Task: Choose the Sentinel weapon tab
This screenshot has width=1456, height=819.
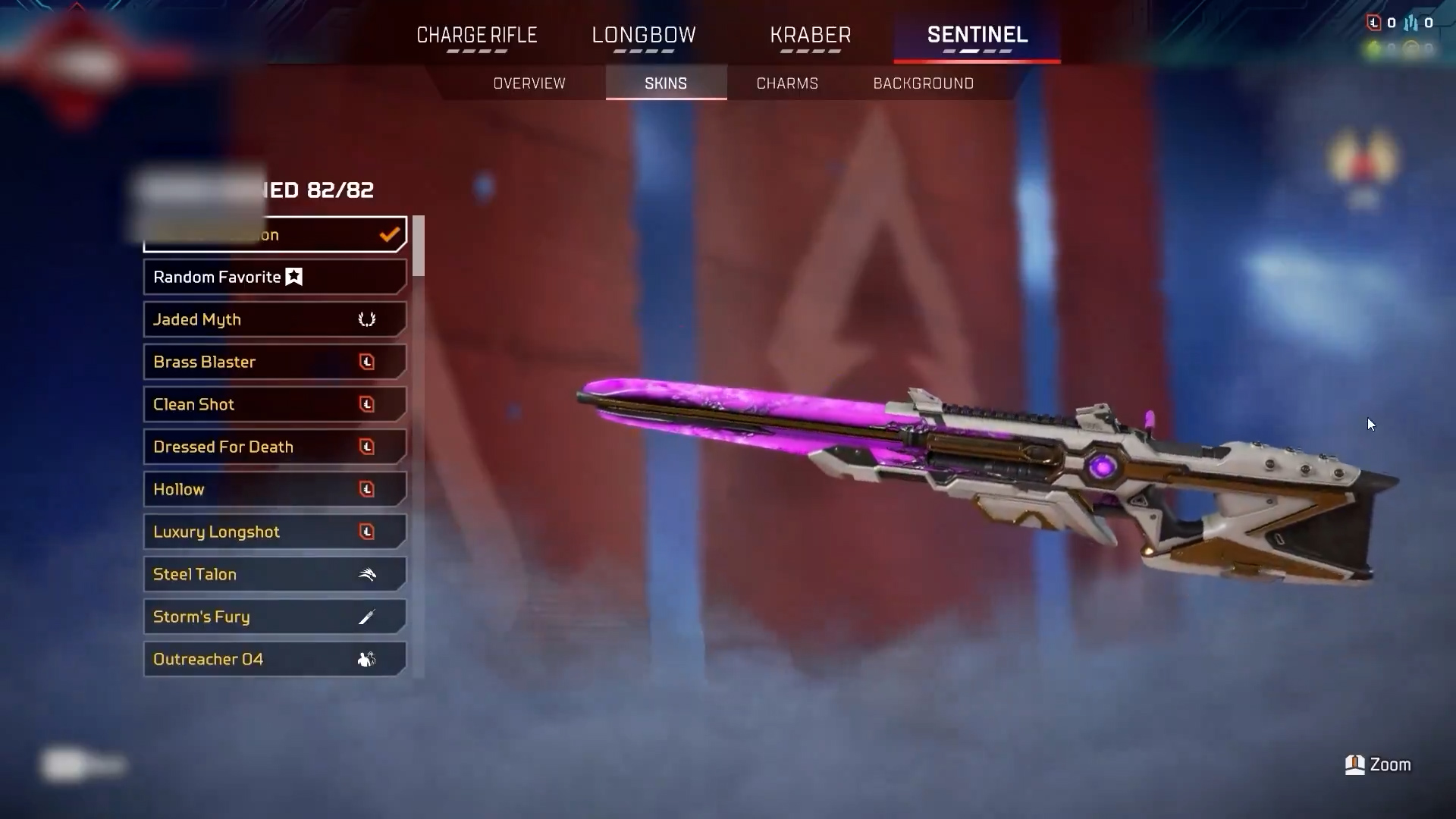Action: (977, 36)
